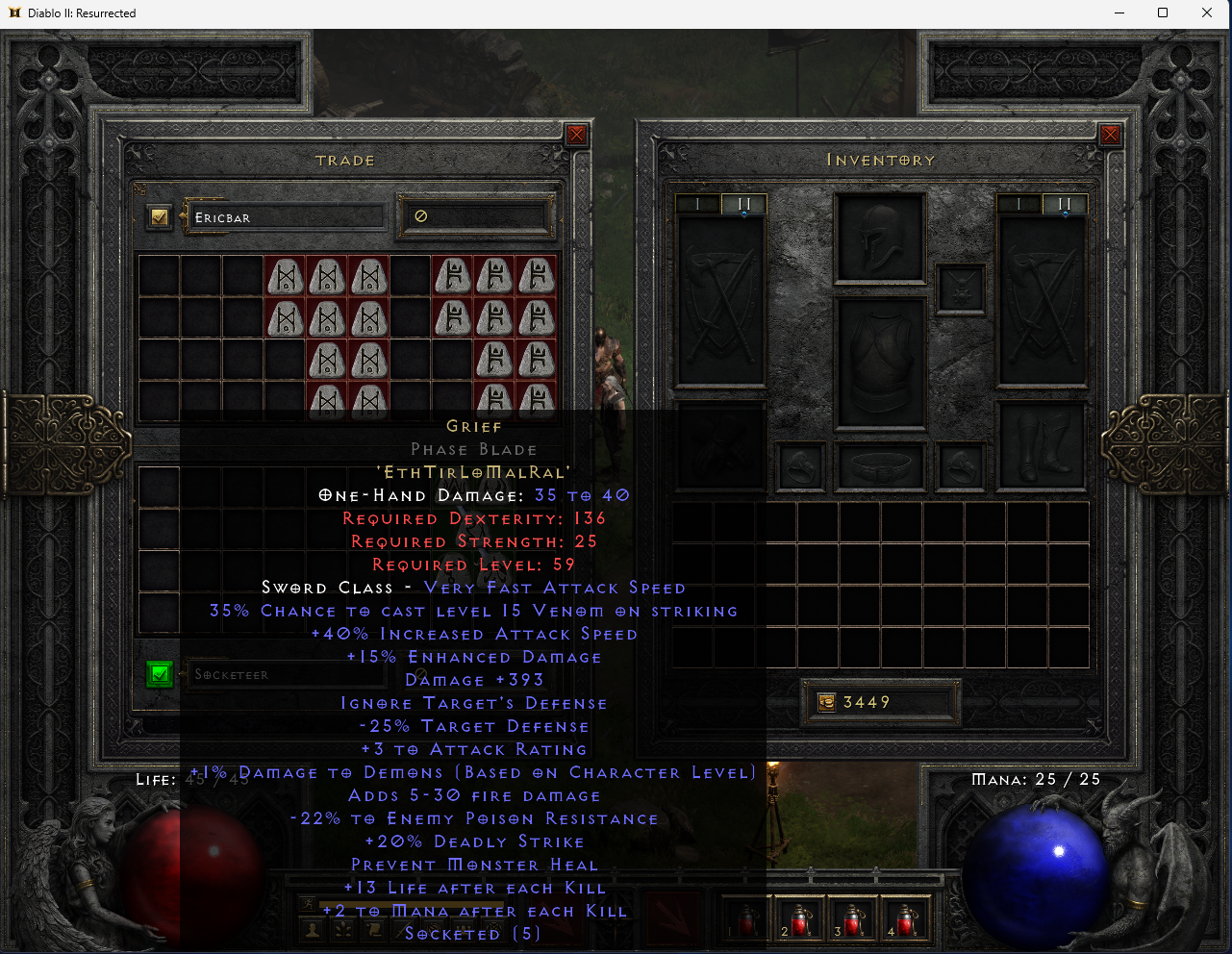Open the game menu icon on mini panel

[492, 929]
